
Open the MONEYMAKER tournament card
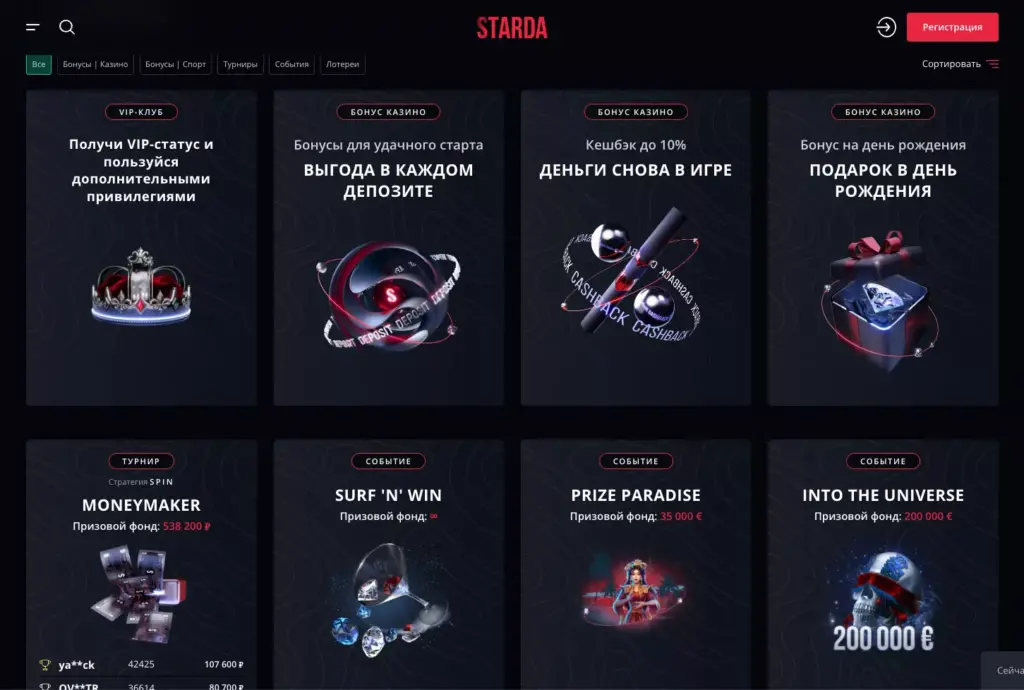tap(141, 560)
